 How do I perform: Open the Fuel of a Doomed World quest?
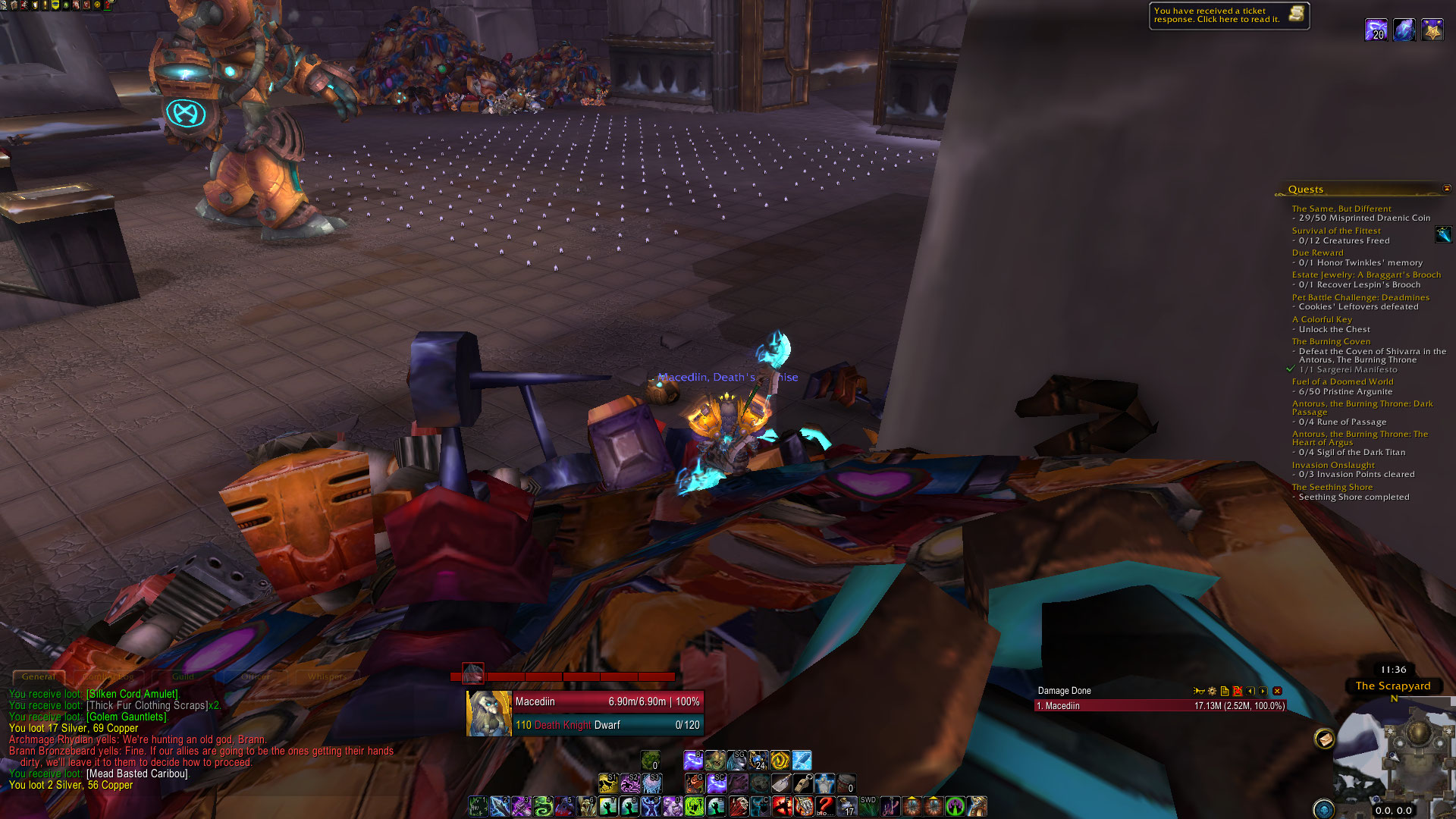1342,381
